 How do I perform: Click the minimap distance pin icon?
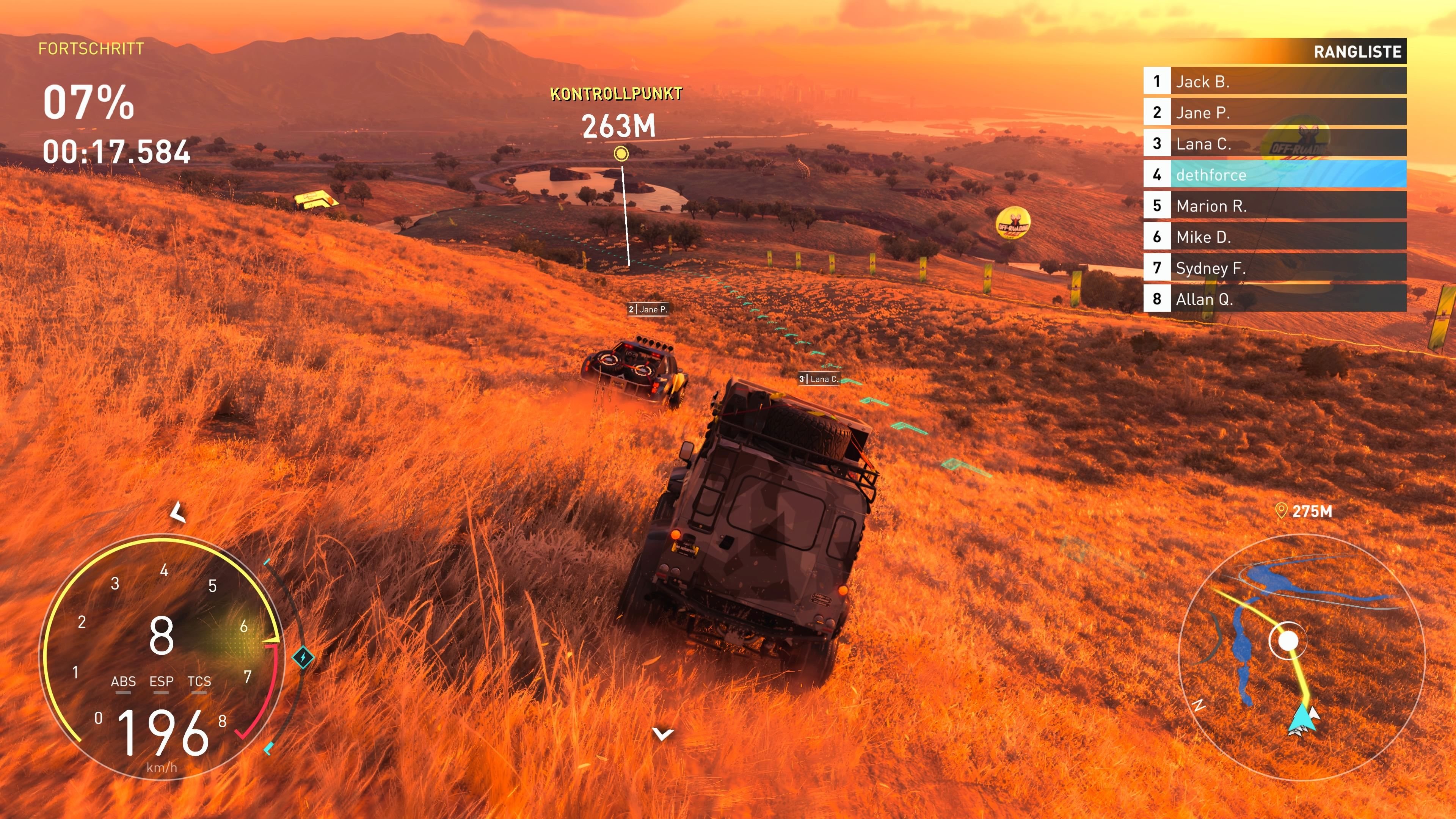click(x=1281, y=511)
